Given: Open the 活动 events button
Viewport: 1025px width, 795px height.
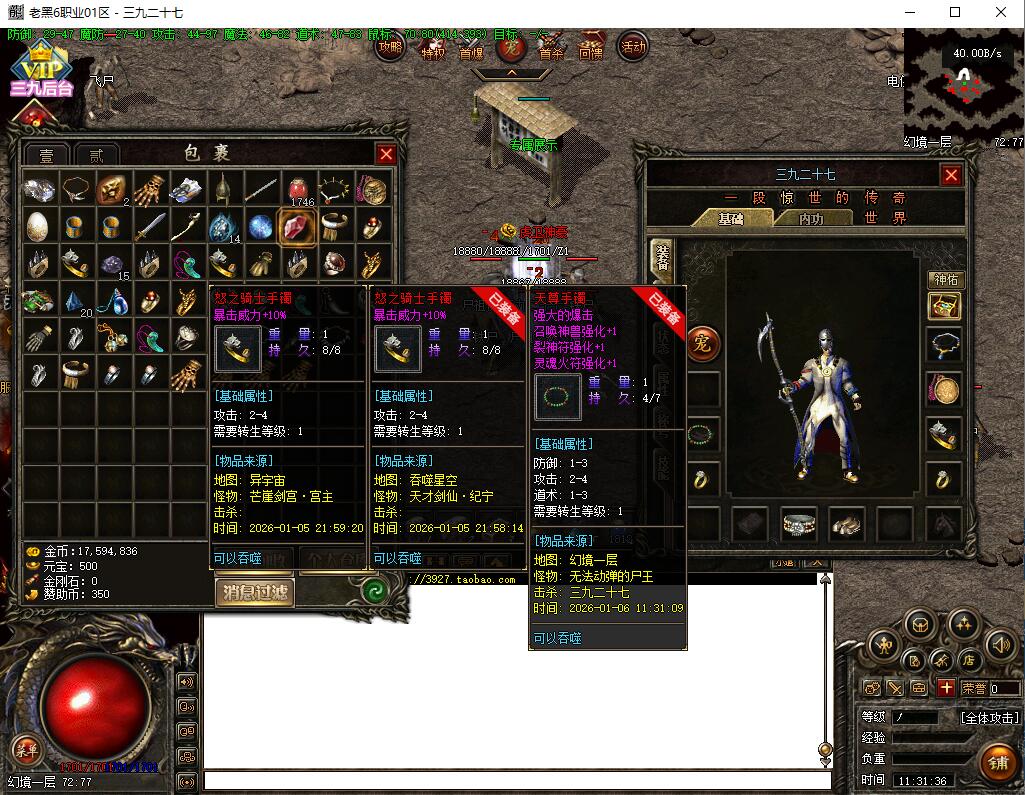Looking at the screenshot, I should pos(633,47).
